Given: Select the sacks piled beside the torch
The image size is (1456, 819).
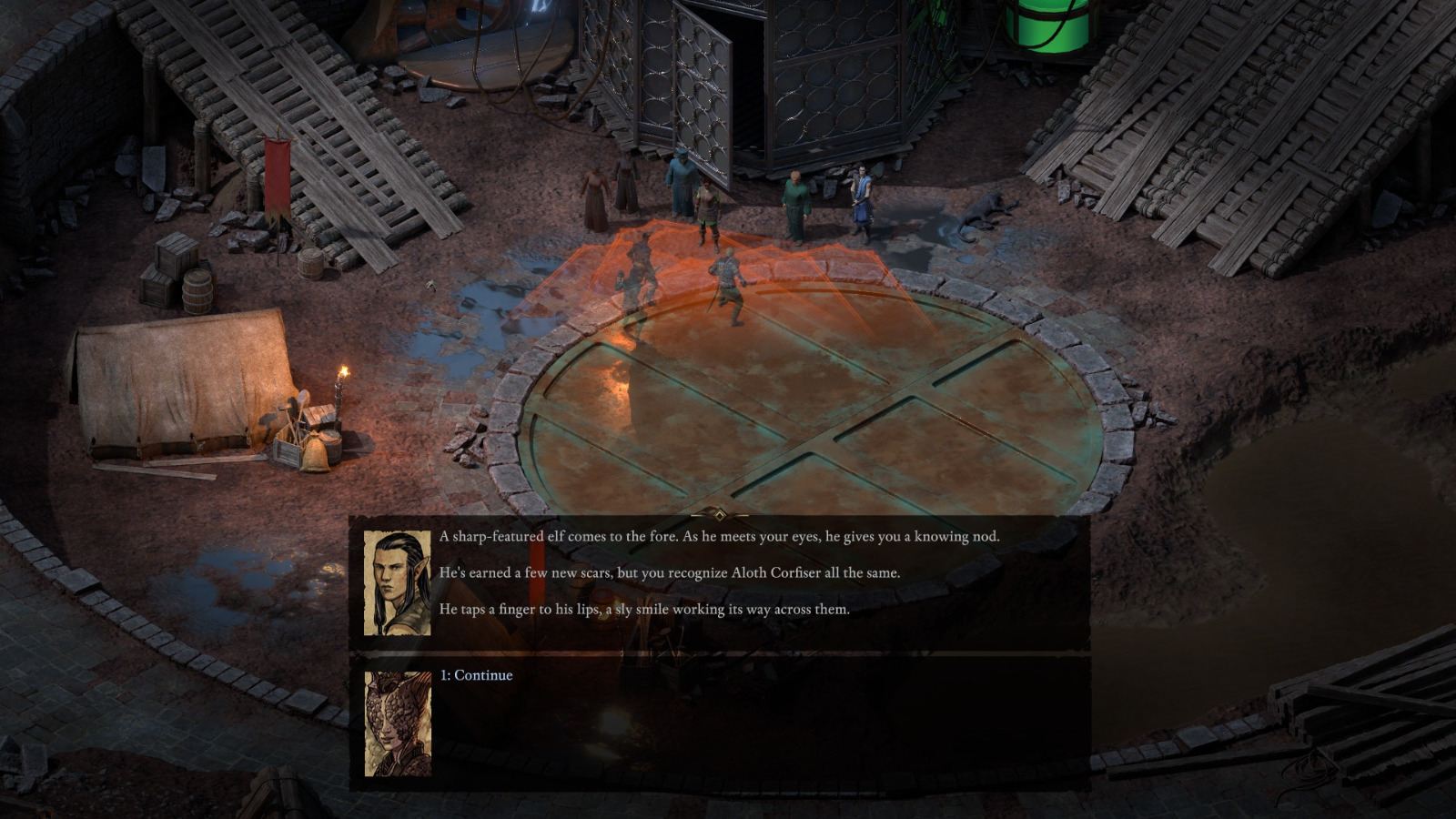Looking at the screenshot, I should tap(314, 450).
